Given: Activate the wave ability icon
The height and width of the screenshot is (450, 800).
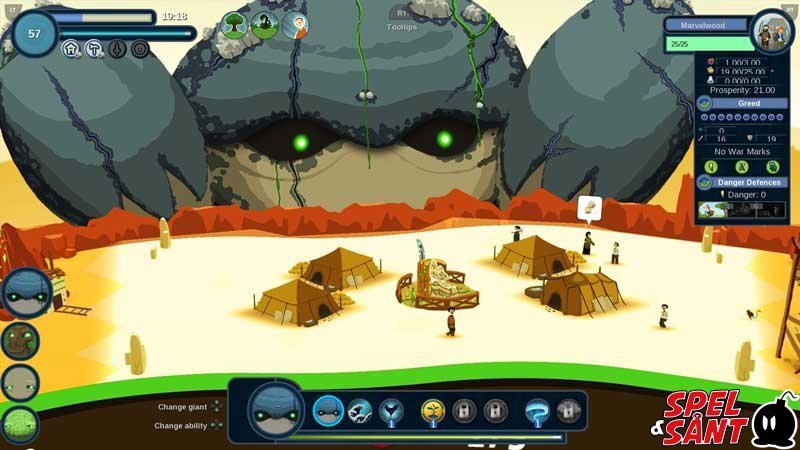Looking at the screenshot, I should click(x=361, y=409).
